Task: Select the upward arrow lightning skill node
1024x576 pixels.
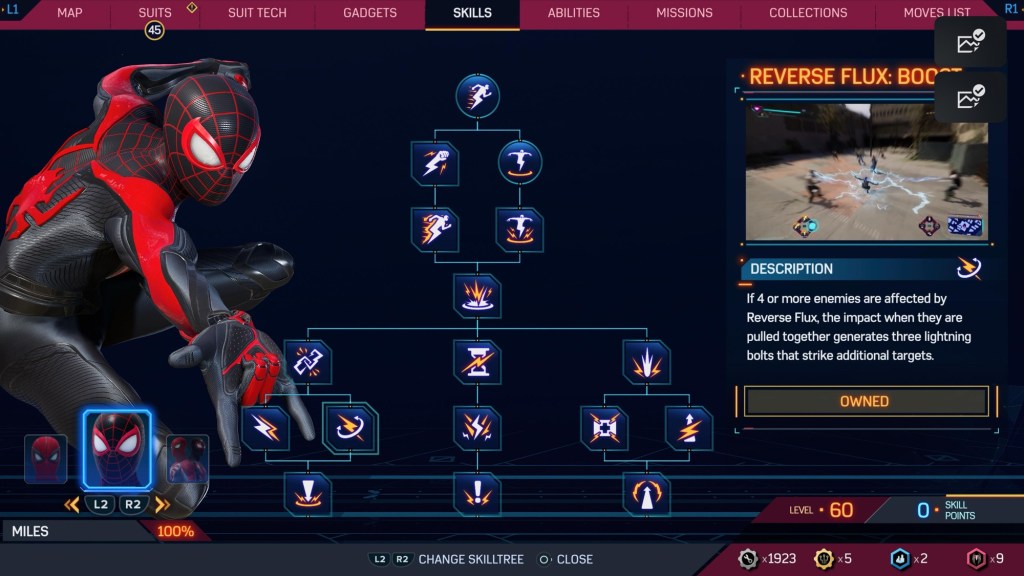Action: (688, 428)
